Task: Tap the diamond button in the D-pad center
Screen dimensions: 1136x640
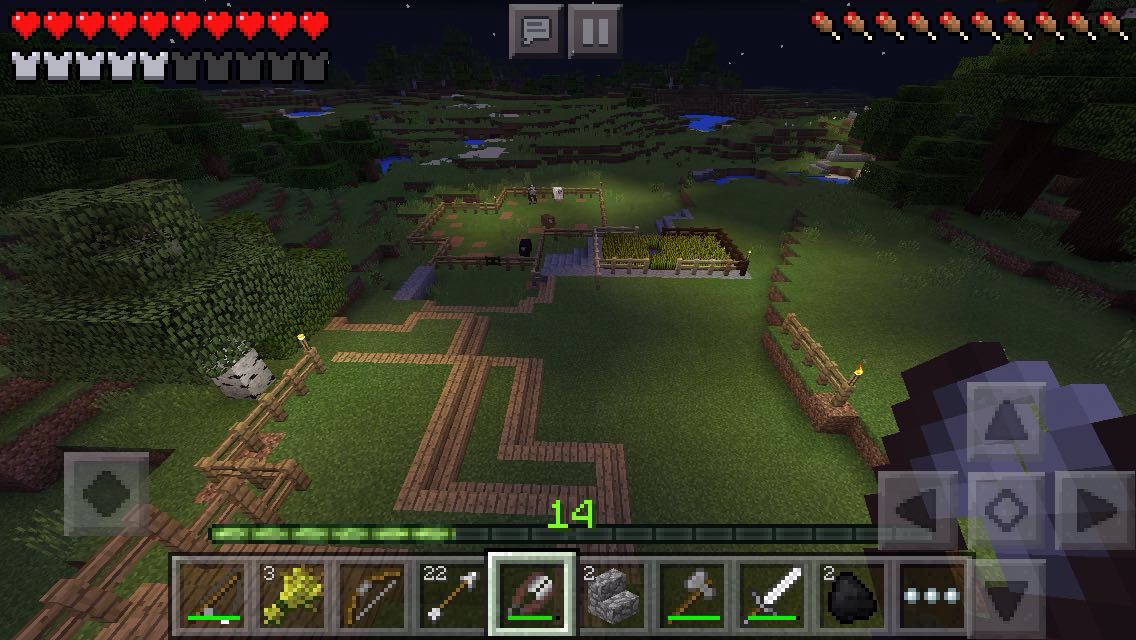Action: tap(1008, 511)
